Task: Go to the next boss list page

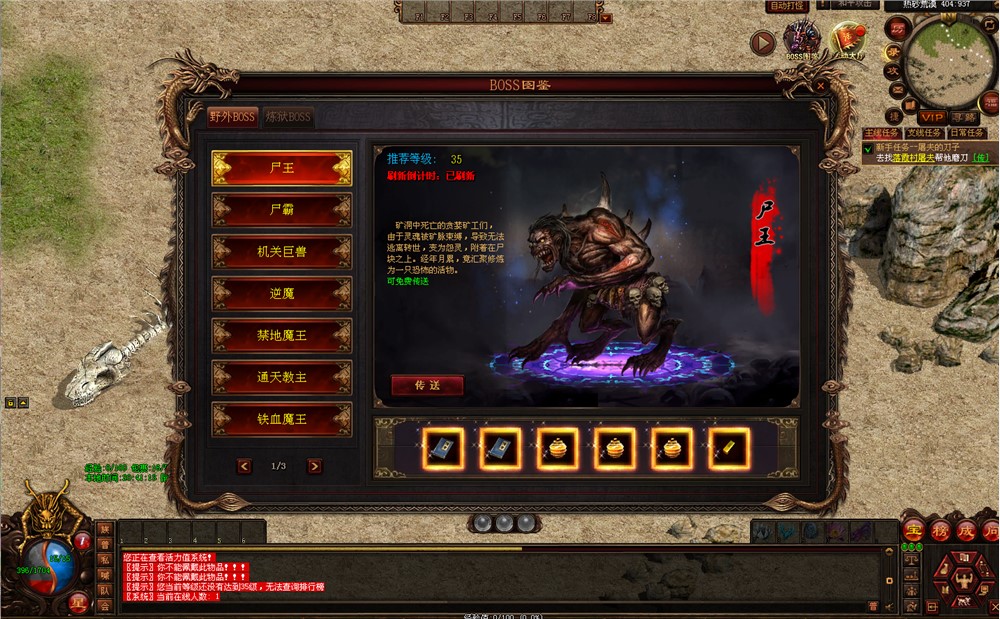Action: pos(314,466)
